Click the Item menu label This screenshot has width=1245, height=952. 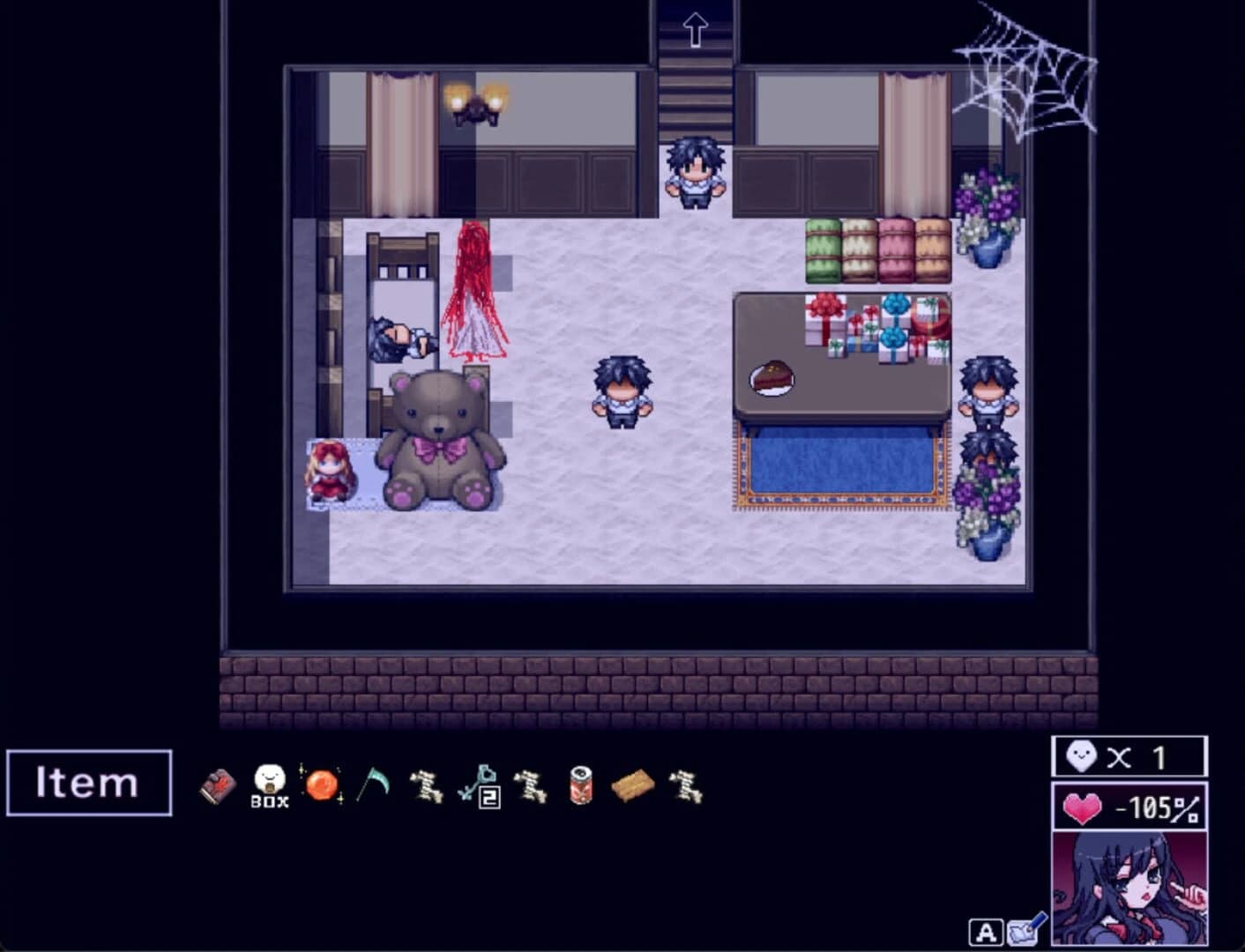[x=88, y=783]
